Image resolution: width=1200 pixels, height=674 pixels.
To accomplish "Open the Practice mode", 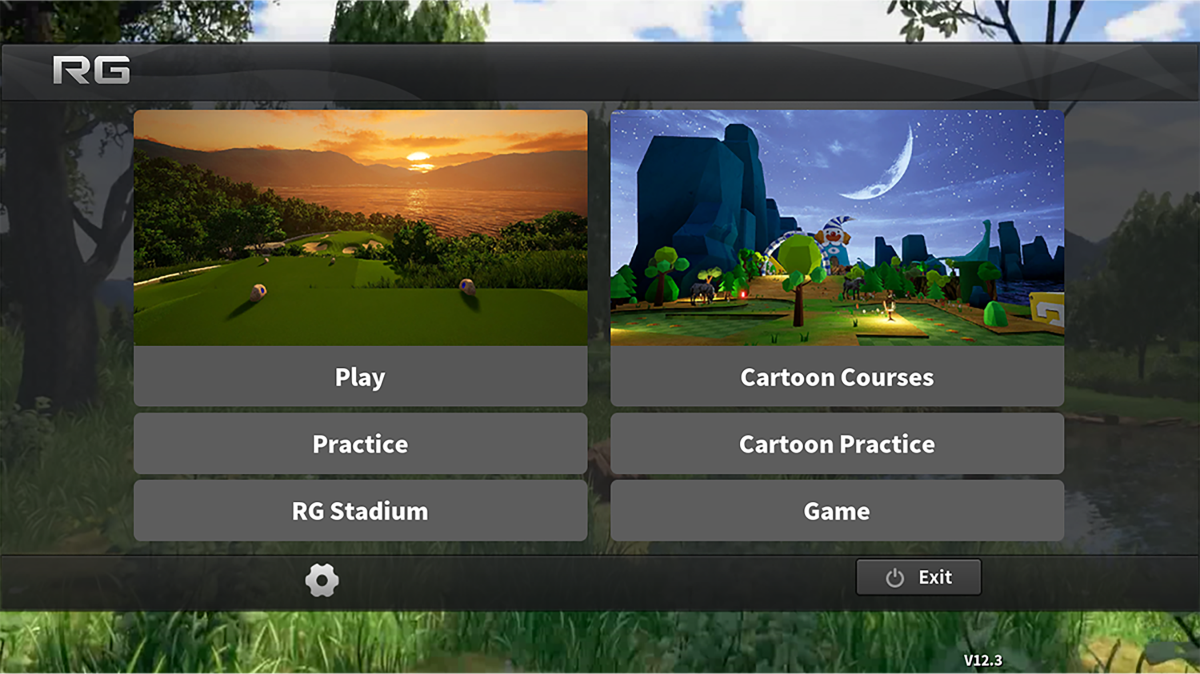I will point(360,444).
